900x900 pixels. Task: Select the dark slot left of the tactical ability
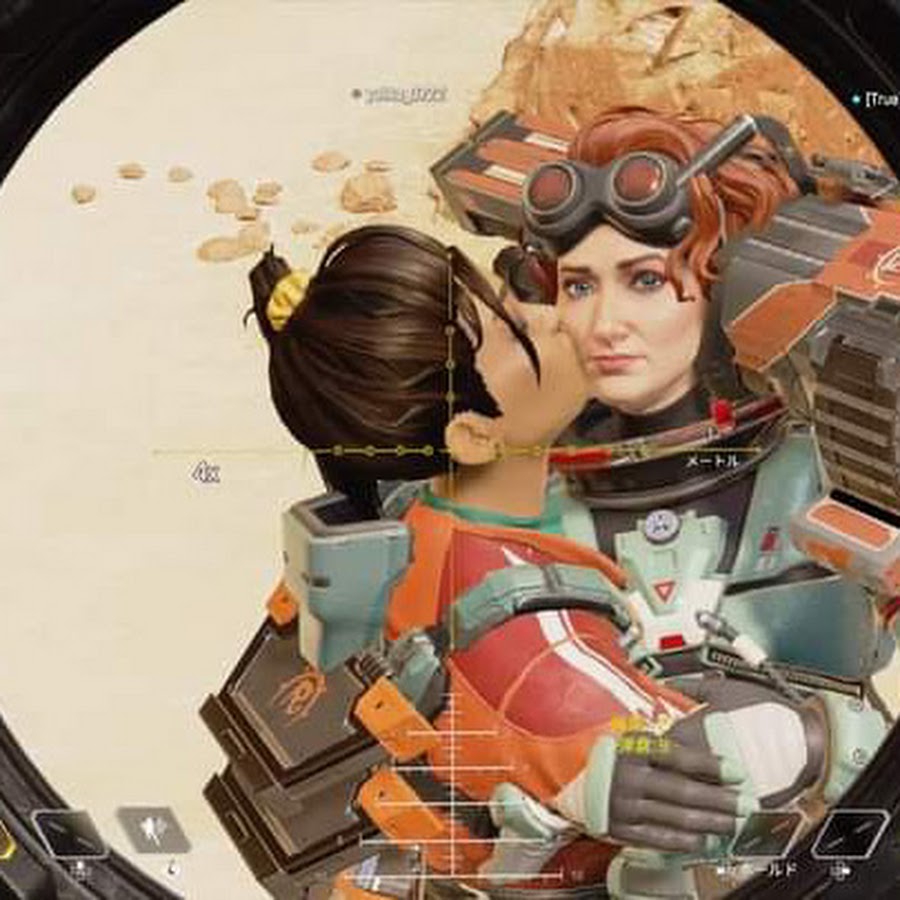point(69,833)
